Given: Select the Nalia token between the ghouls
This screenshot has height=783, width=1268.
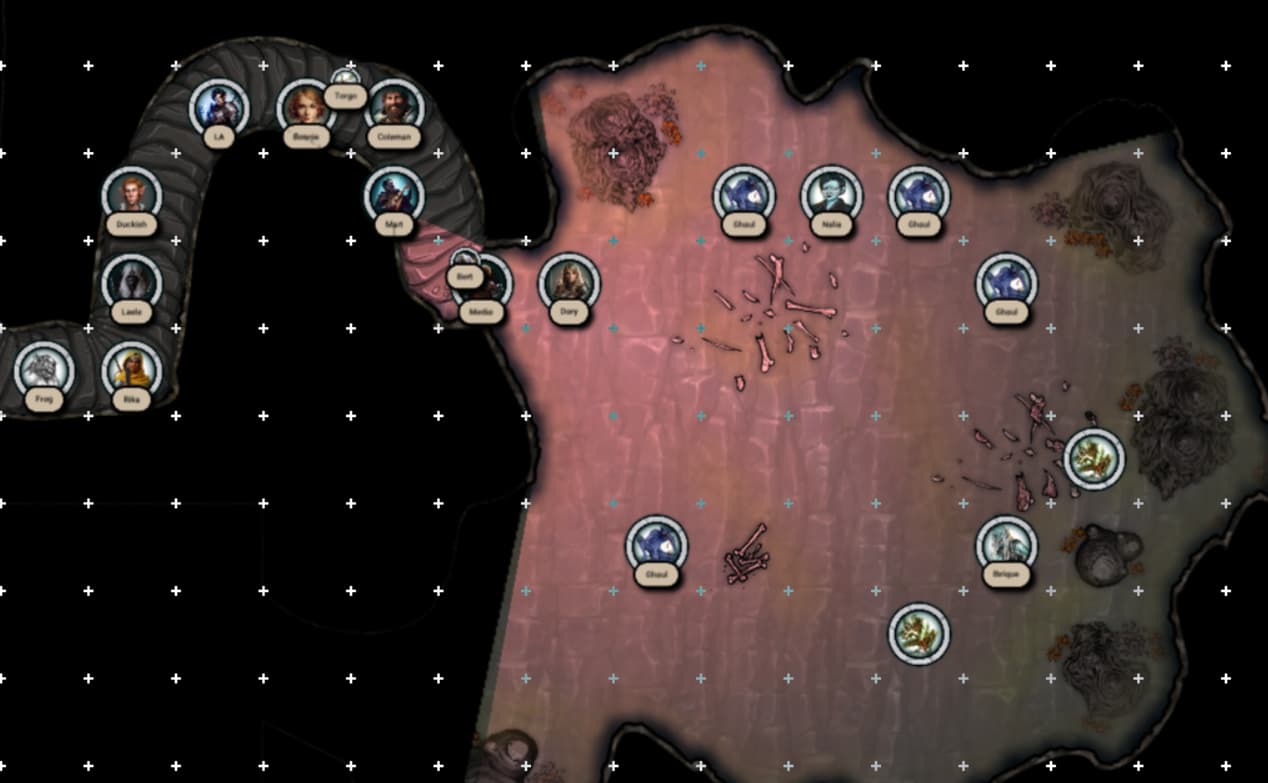Looking at the screenshot, I should pos(831,195).
